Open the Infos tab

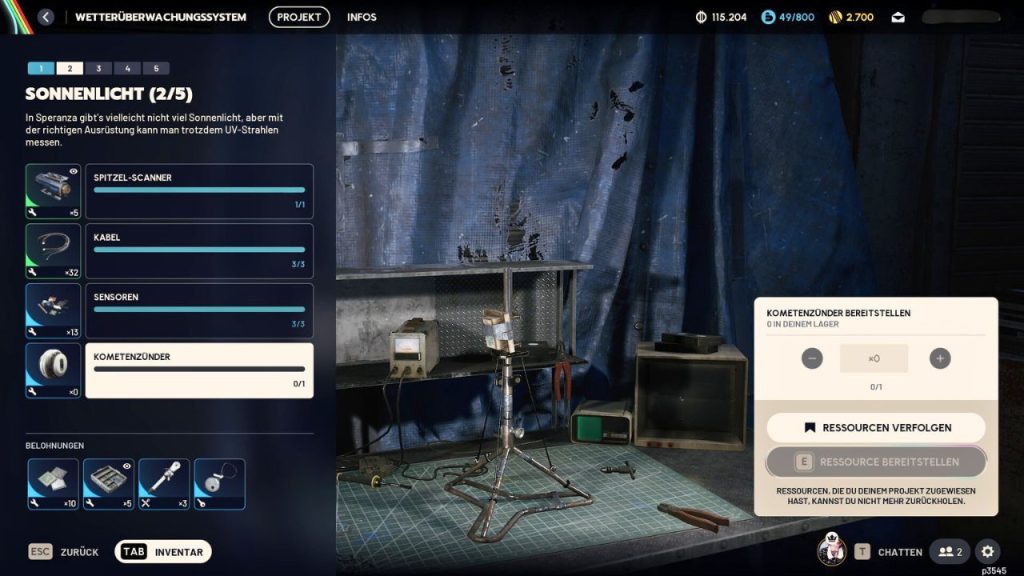tap(362, 17)
